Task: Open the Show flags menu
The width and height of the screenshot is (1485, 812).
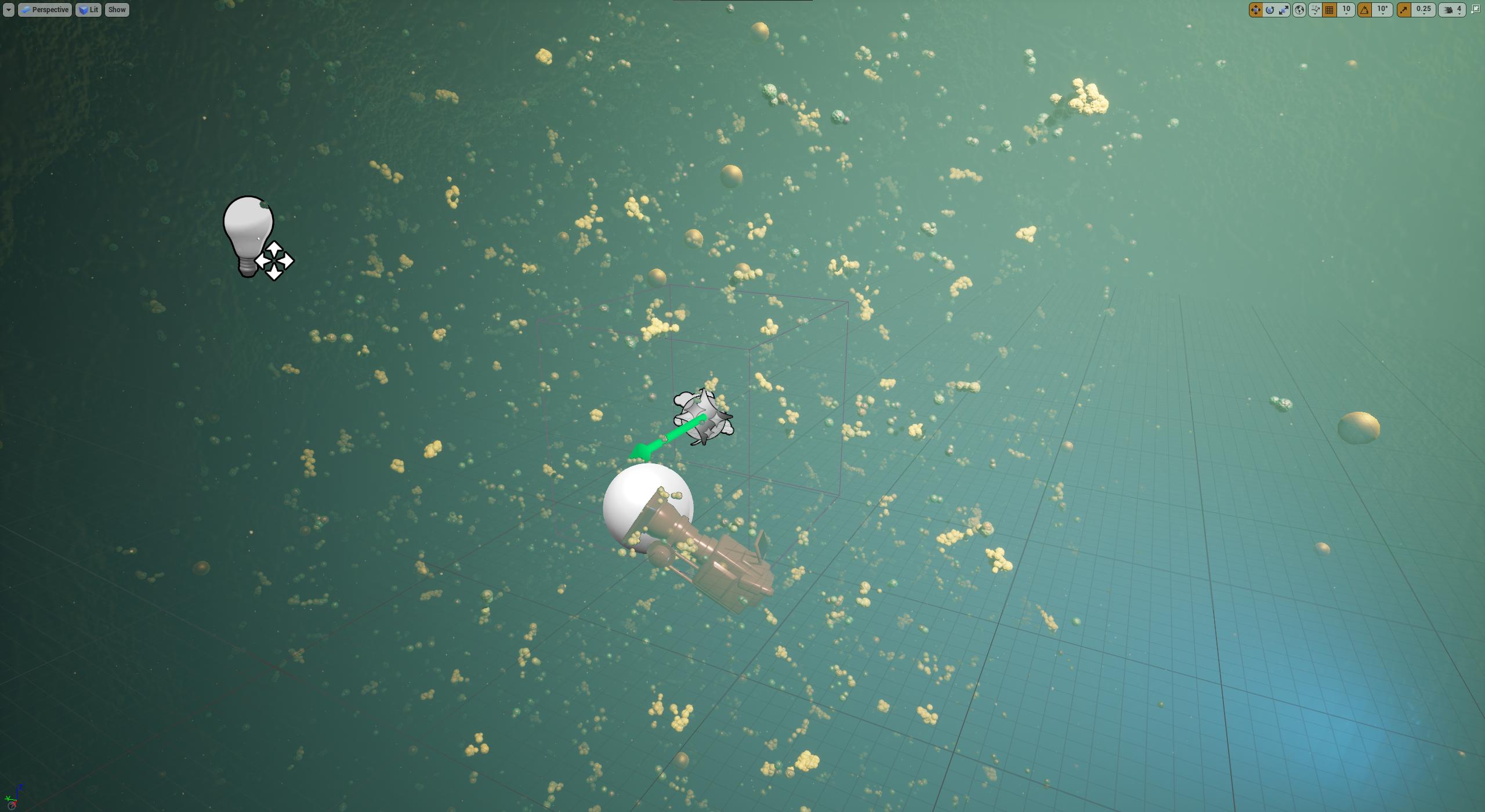Action: pyautogui.click(x=116, y=9)
